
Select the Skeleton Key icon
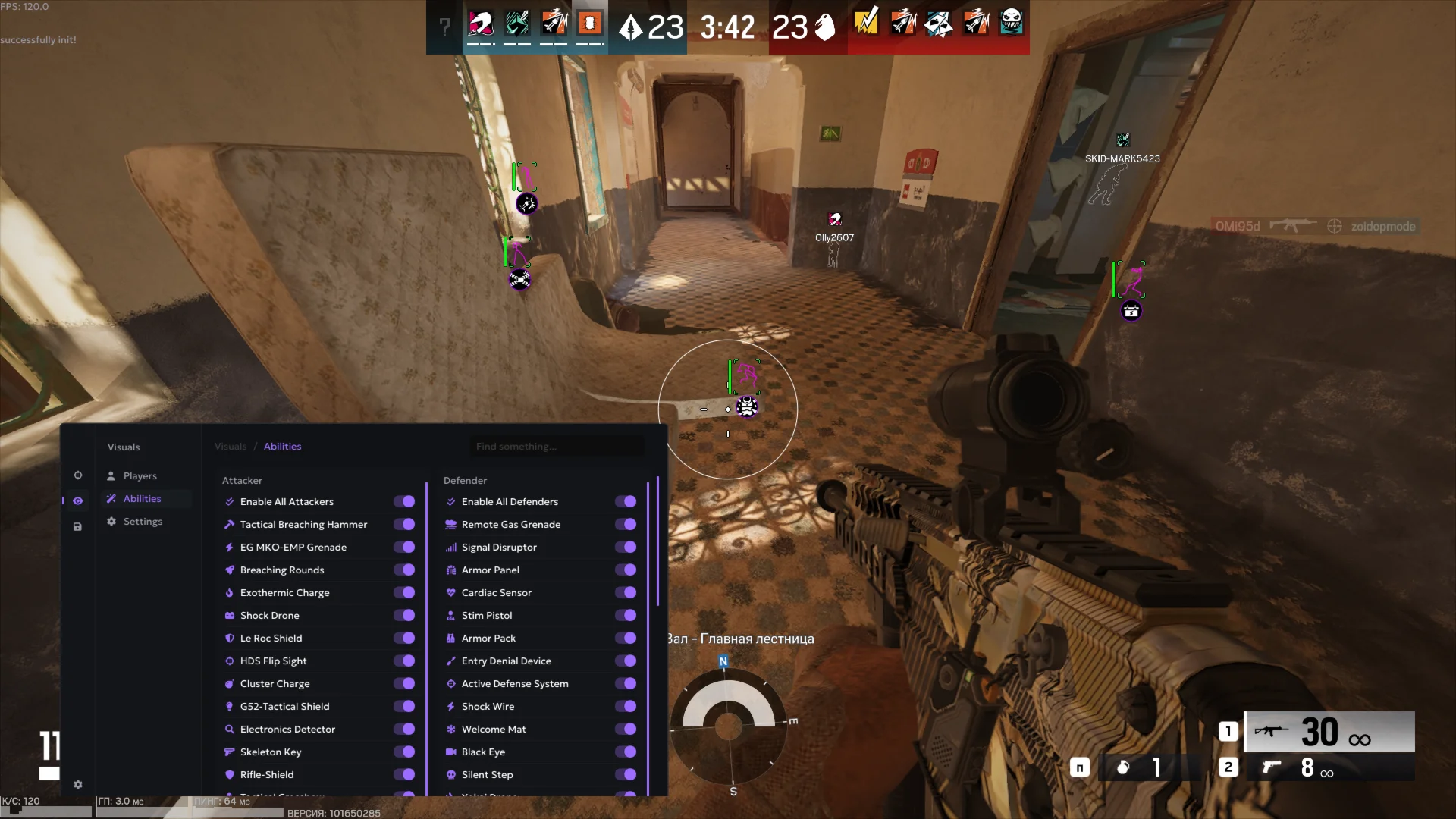230,752
